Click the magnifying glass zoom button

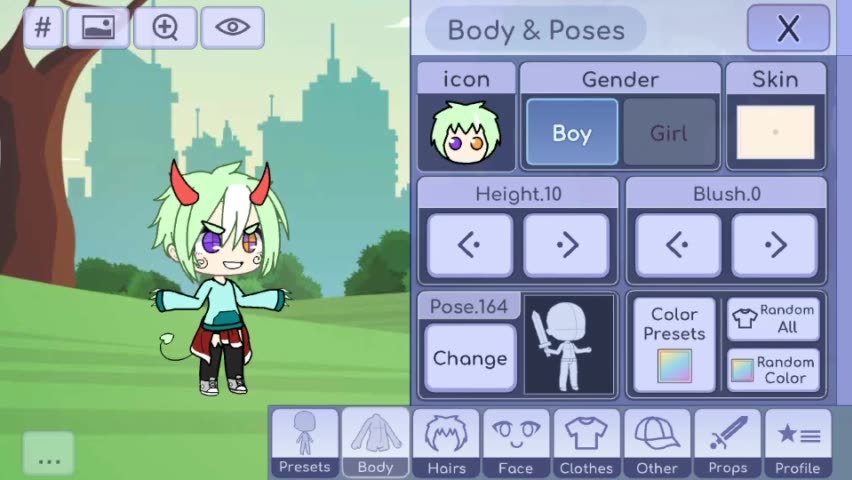pyautogui.click(x=165, y=27)
